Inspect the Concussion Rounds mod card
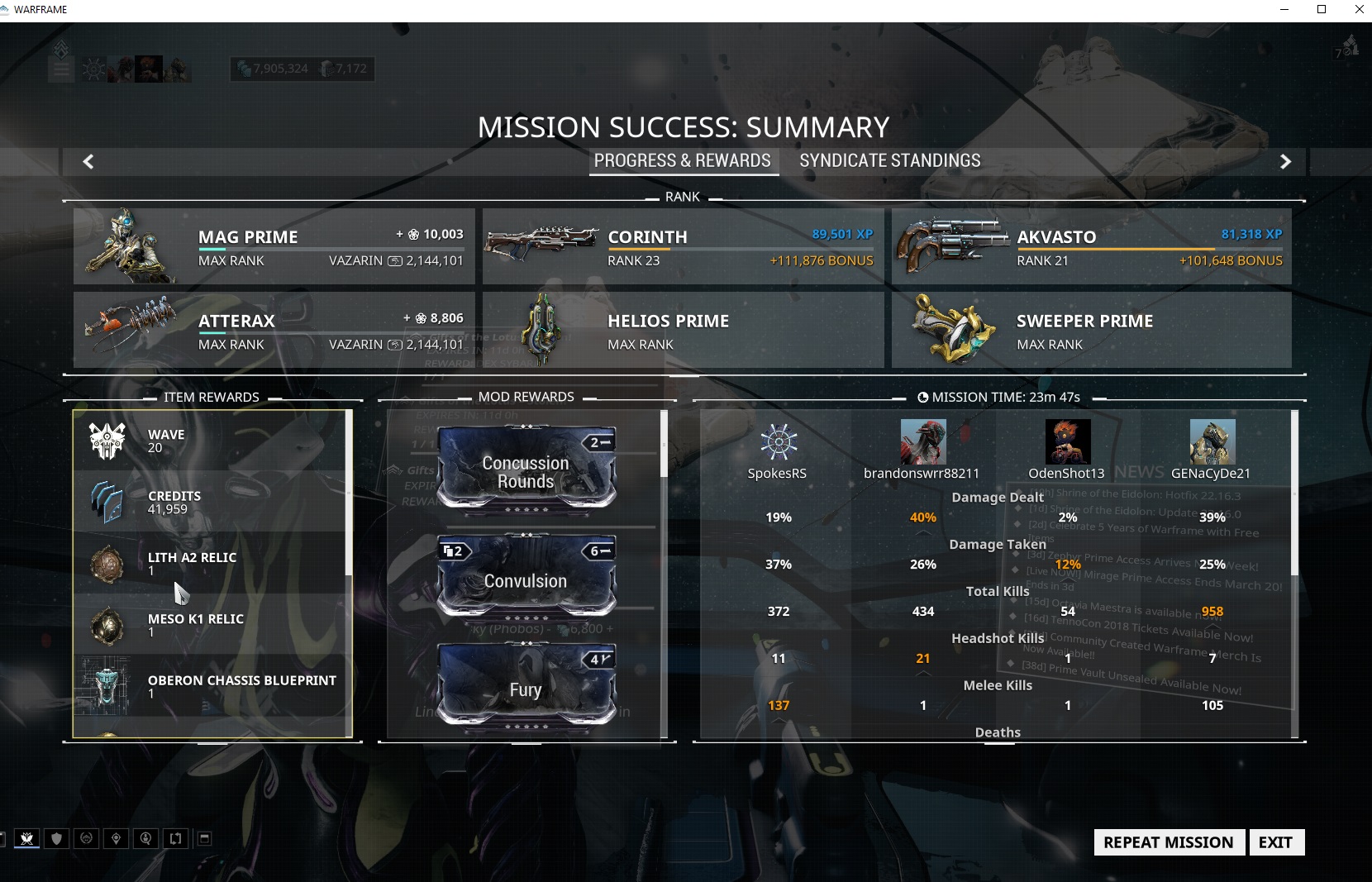 point(526,470)
